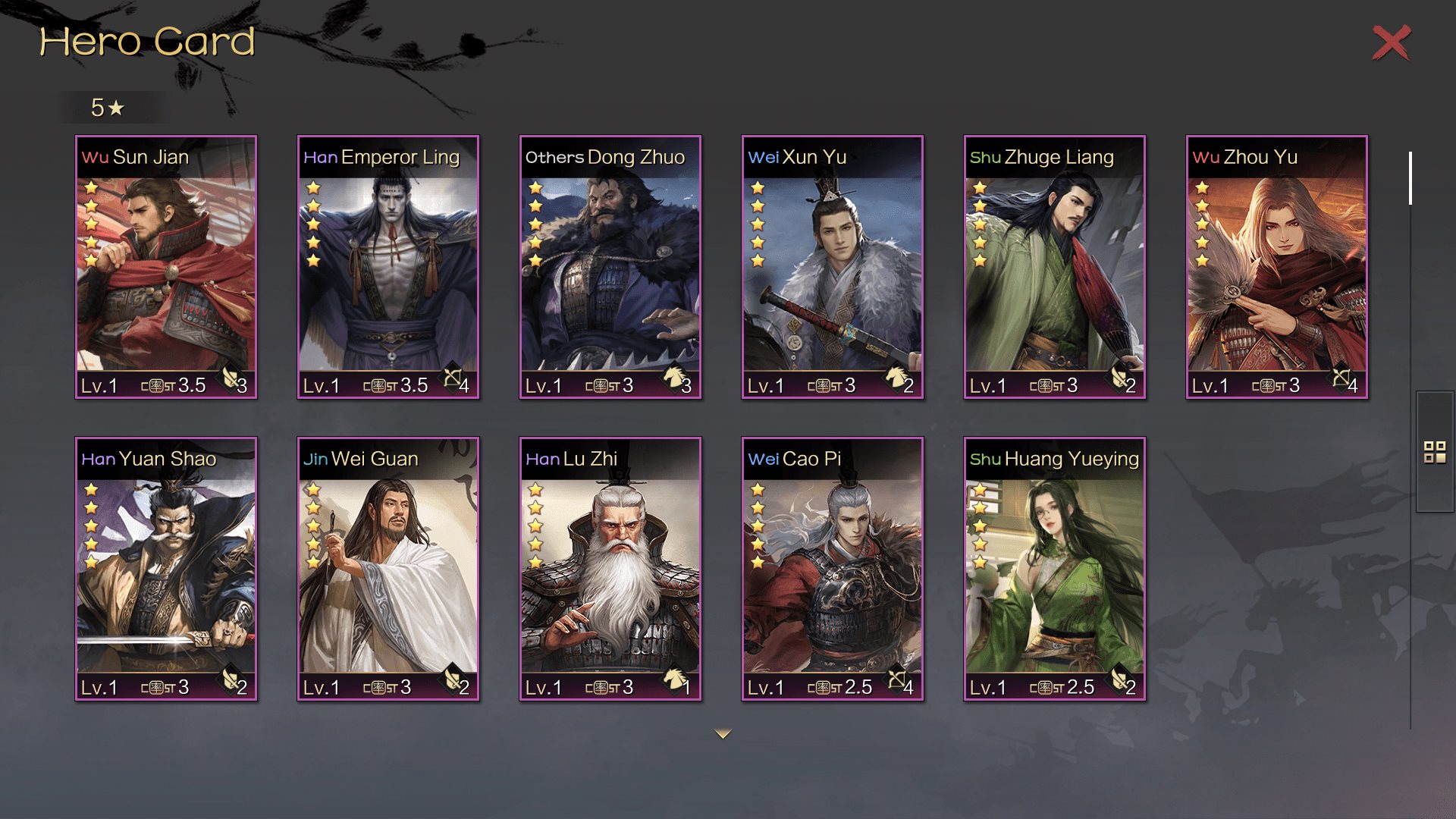This screenshot has width=1456, height=819.
Task: View Huang Yueying's hero card
Action: [x=1055, y=569]
